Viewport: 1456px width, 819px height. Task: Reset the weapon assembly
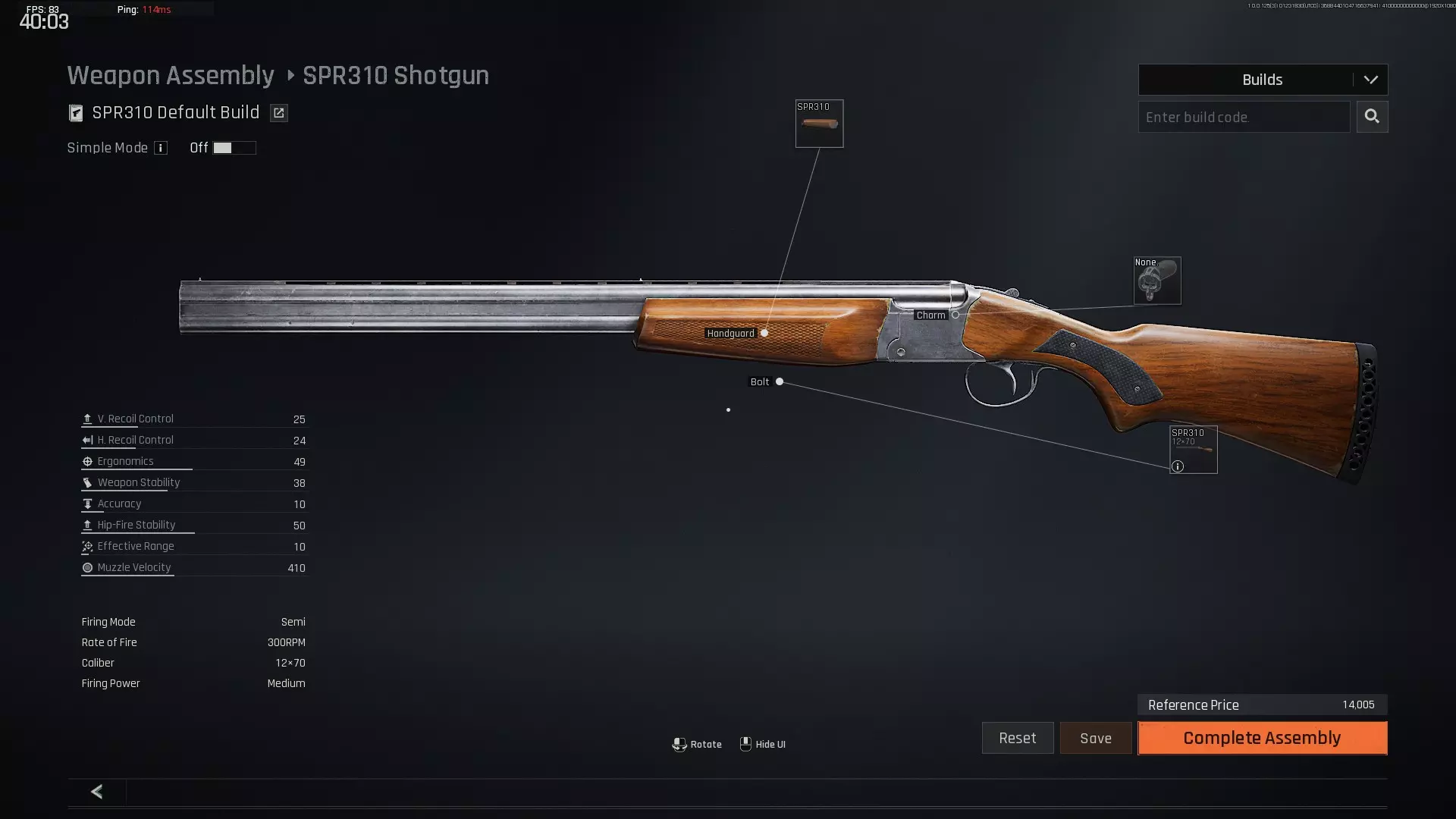point(1017,738)
